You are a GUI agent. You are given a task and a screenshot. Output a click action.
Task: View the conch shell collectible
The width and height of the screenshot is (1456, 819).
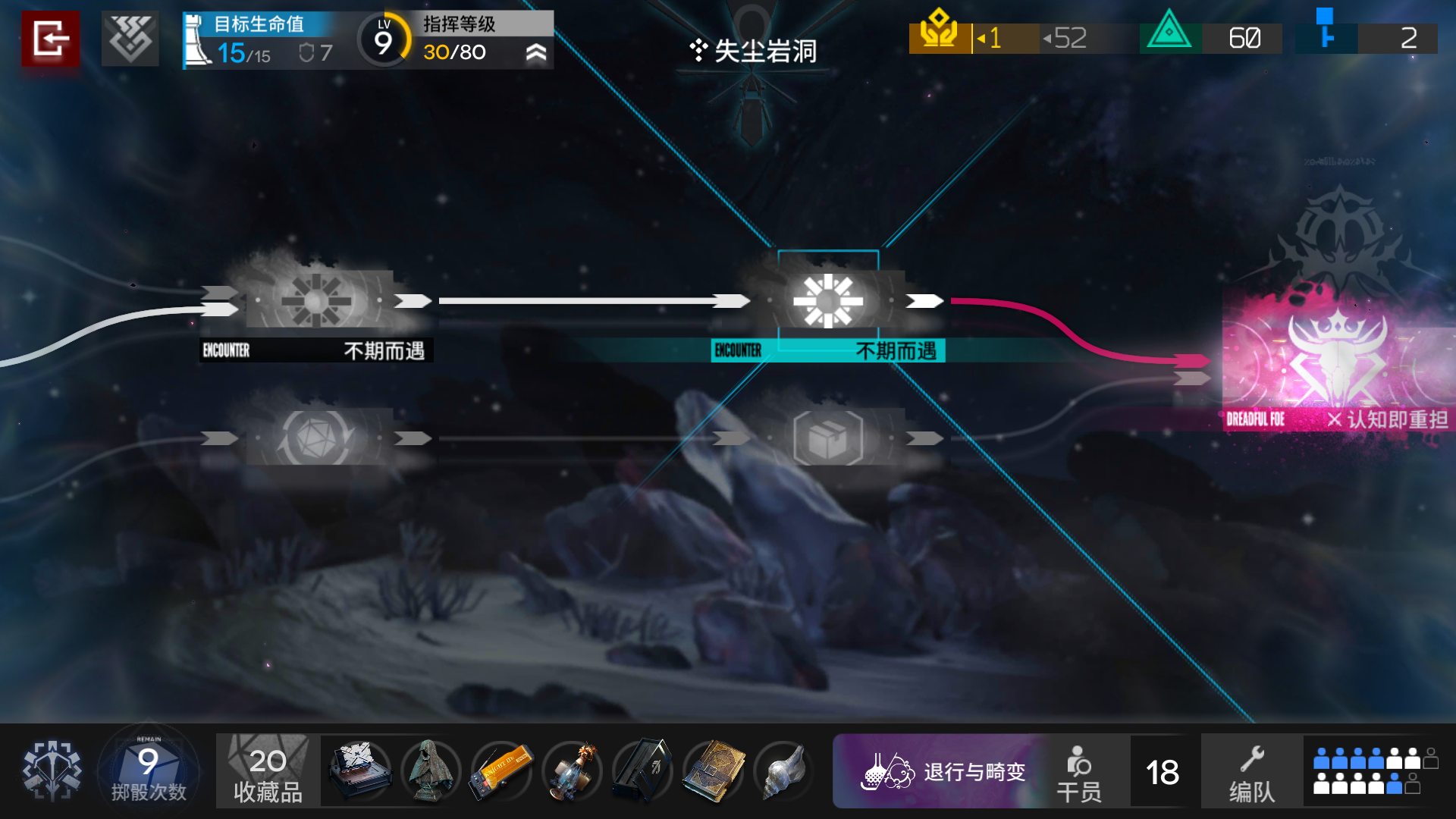[x=783, y=770]
